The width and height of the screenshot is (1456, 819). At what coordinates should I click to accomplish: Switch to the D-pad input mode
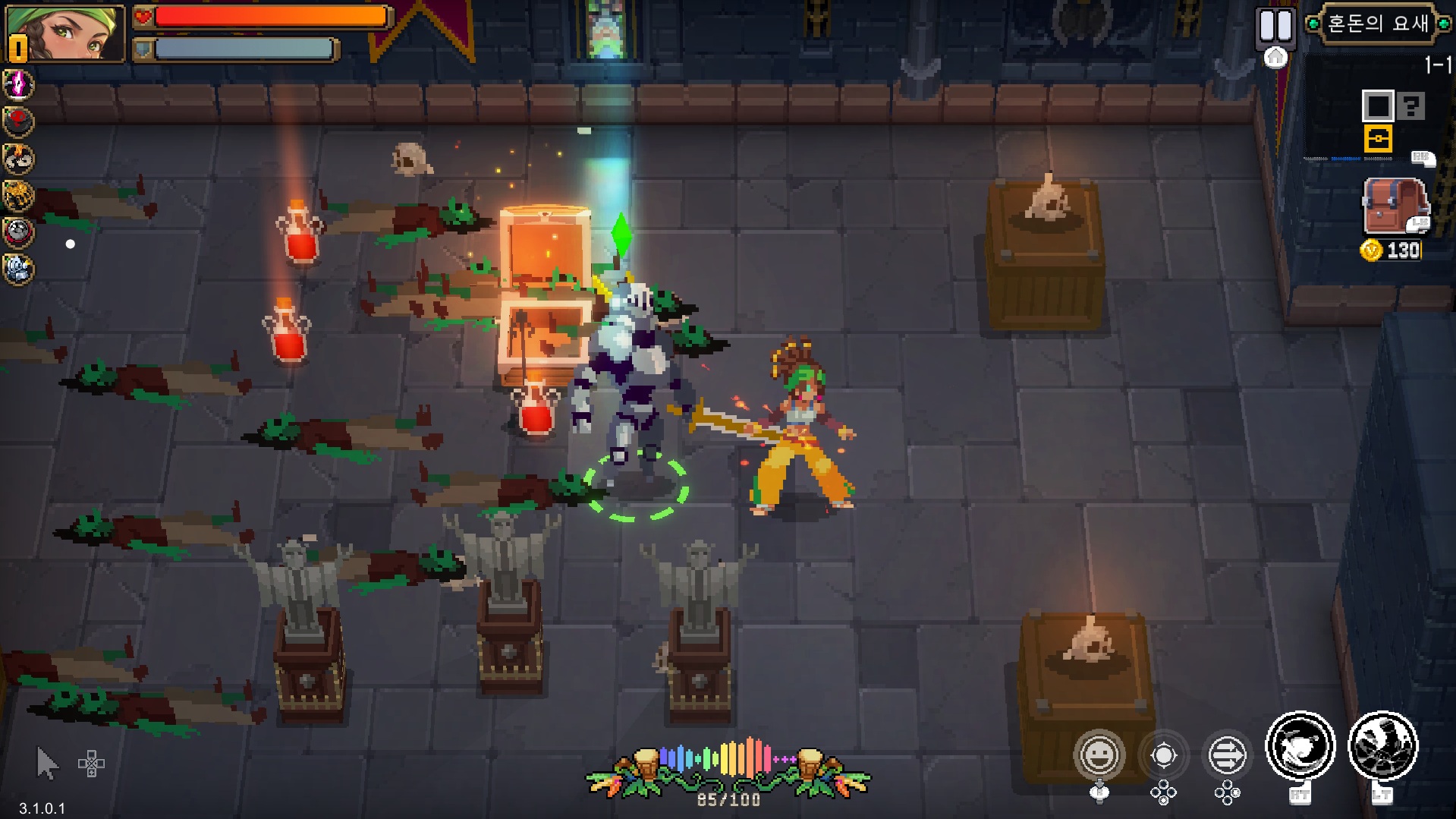pos(91,764)
